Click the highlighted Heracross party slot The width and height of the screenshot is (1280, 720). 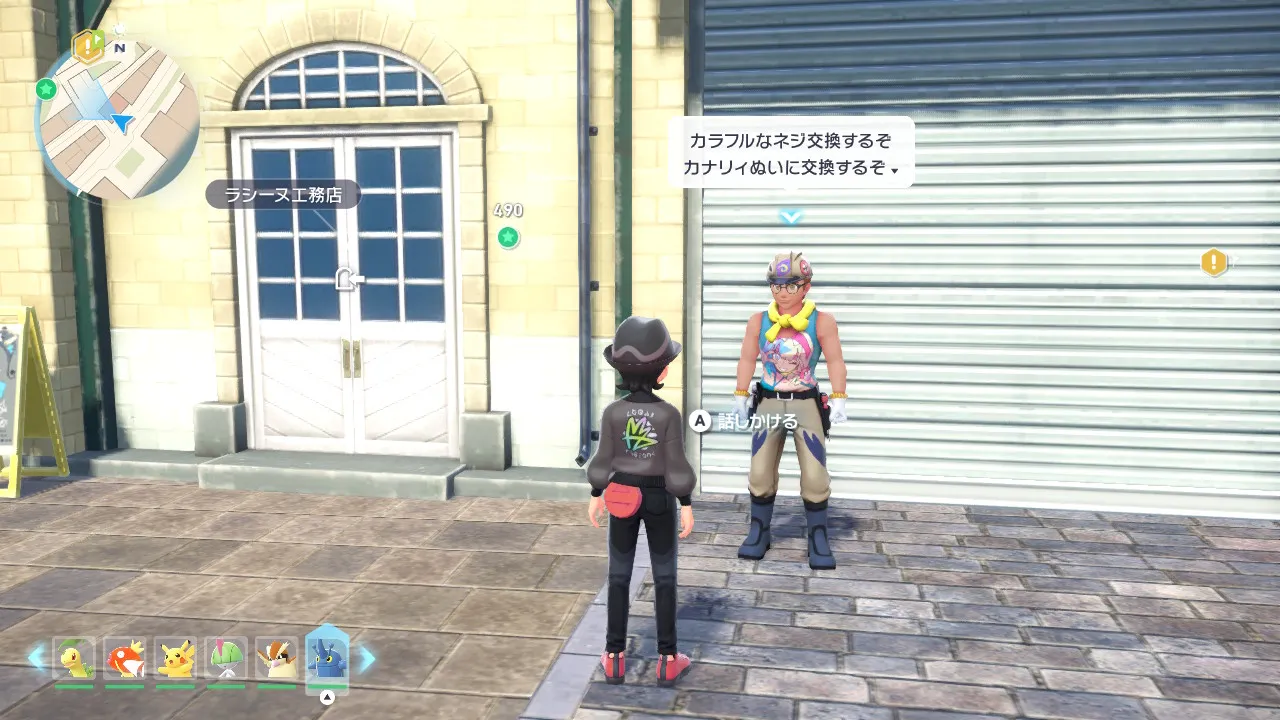[x=327, y=659]
